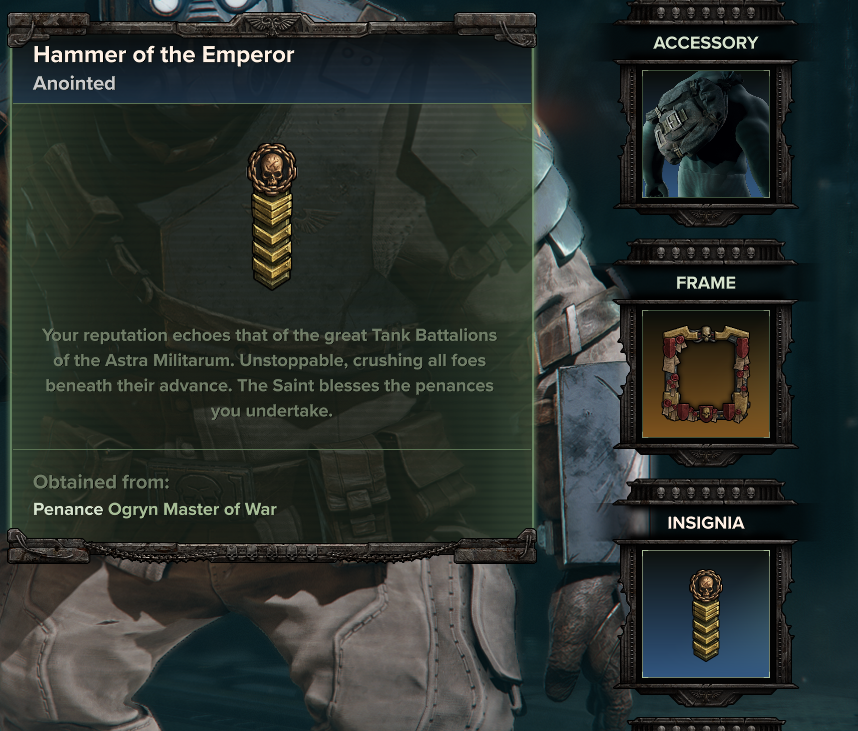Open the Frame cosmetic slot

tap(705, 374)
